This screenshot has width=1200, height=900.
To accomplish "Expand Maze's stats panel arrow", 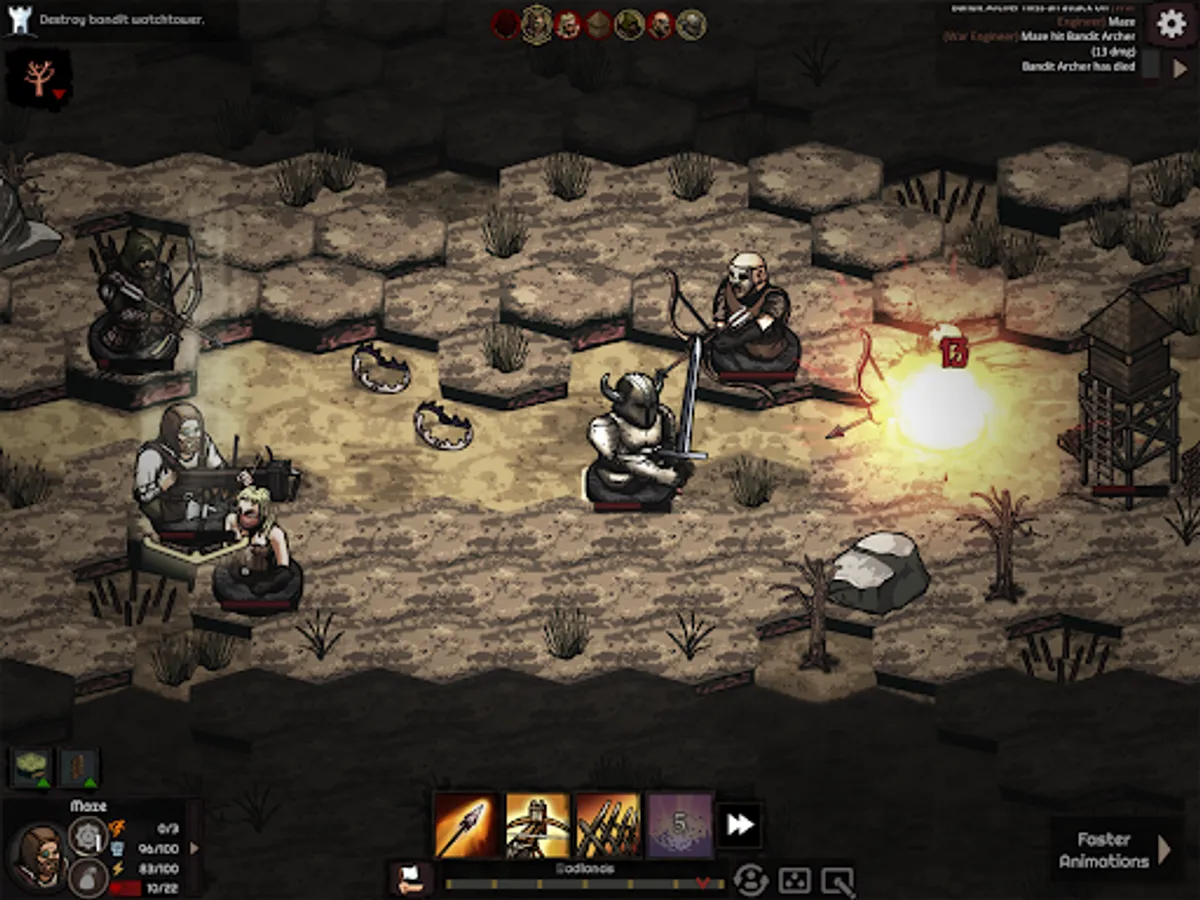I will (x=194, y=848).
